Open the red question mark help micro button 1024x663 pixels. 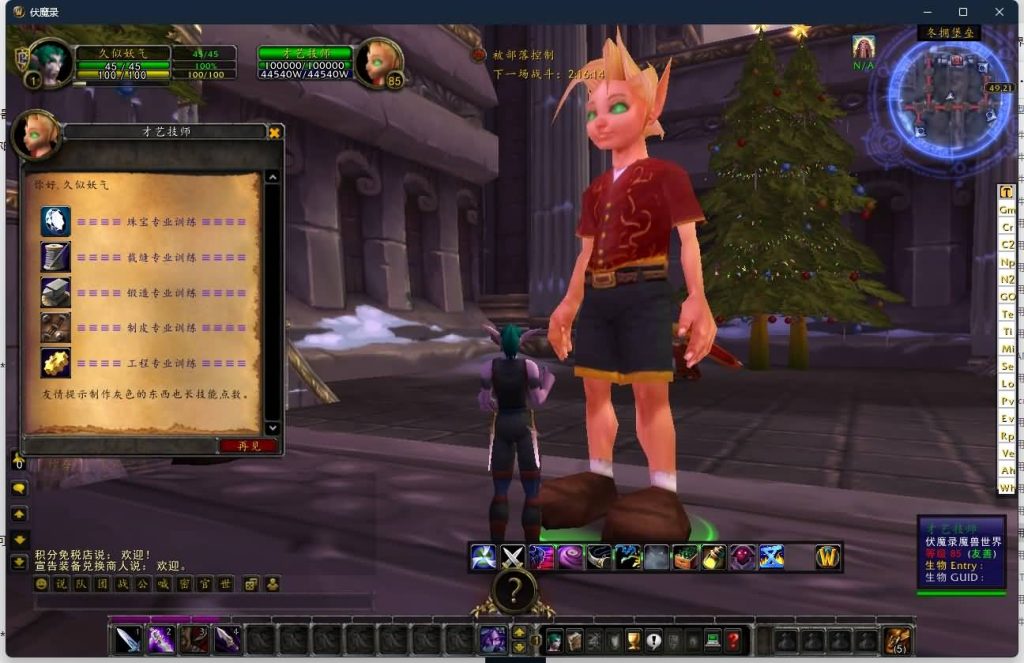click(x=734, y=640)
